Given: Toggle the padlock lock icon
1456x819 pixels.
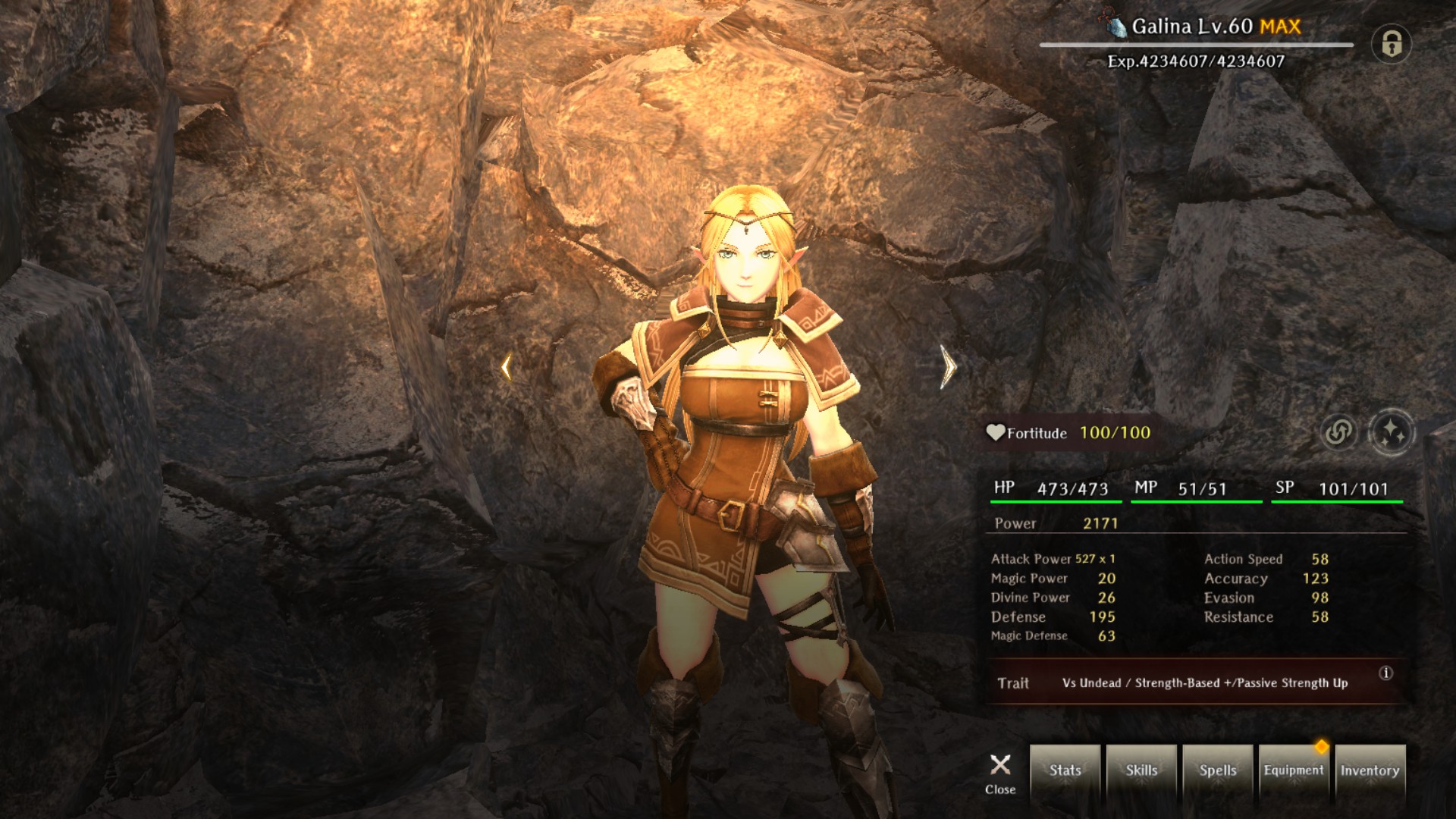Looking at the screenshot, I should coord(1391,44).
